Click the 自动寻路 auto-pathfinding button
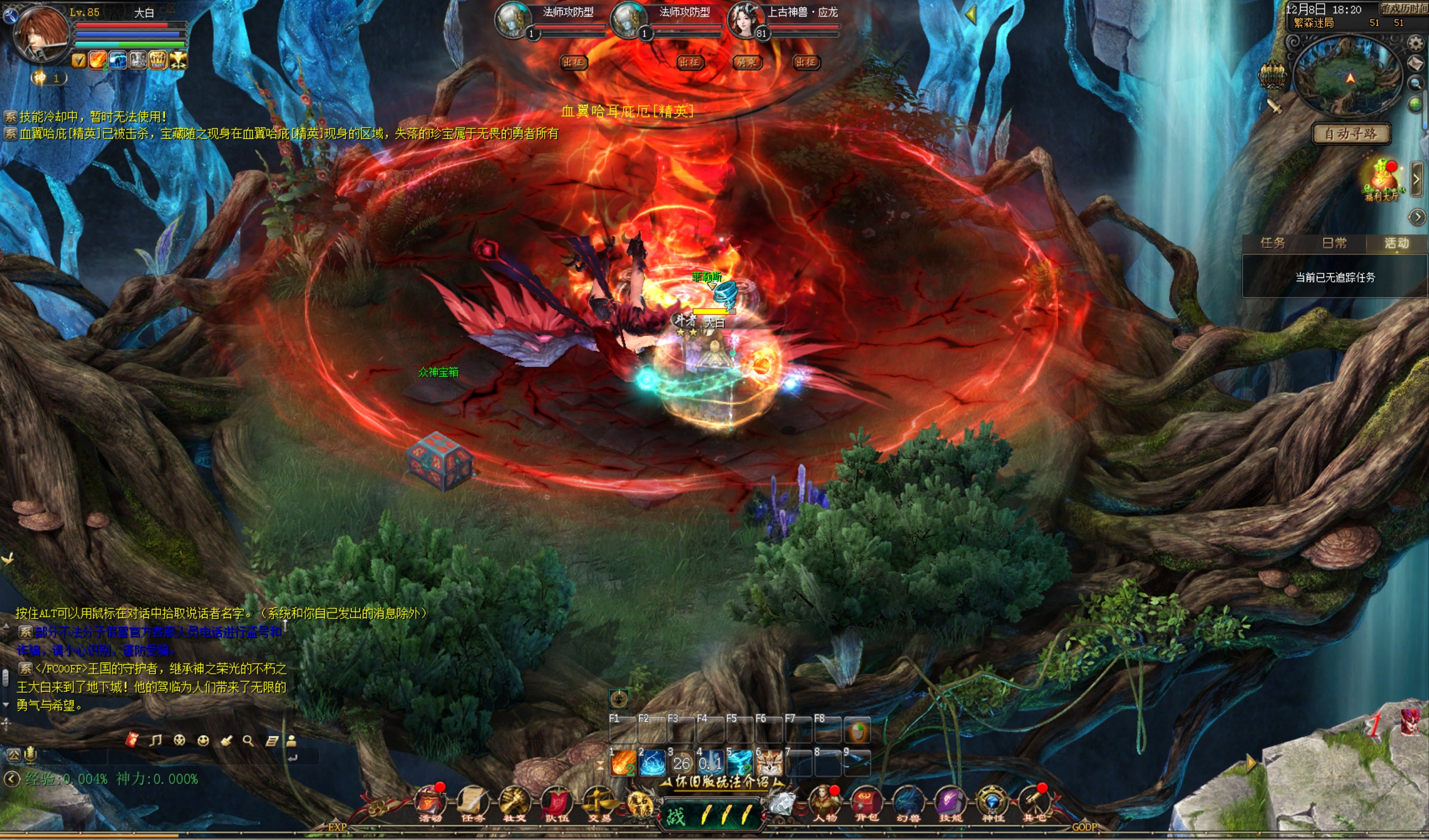 tap(1351, 134)
